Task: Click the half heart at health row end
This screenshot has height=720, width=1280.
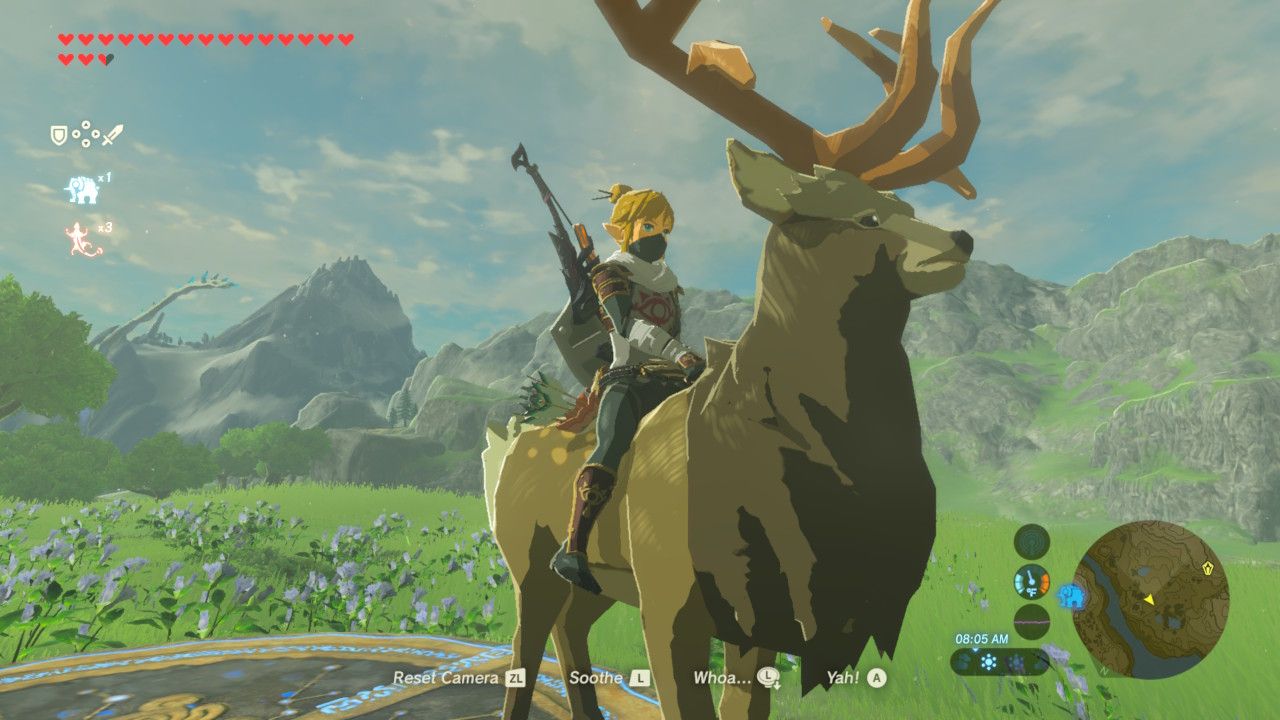Action: [105, 58]
